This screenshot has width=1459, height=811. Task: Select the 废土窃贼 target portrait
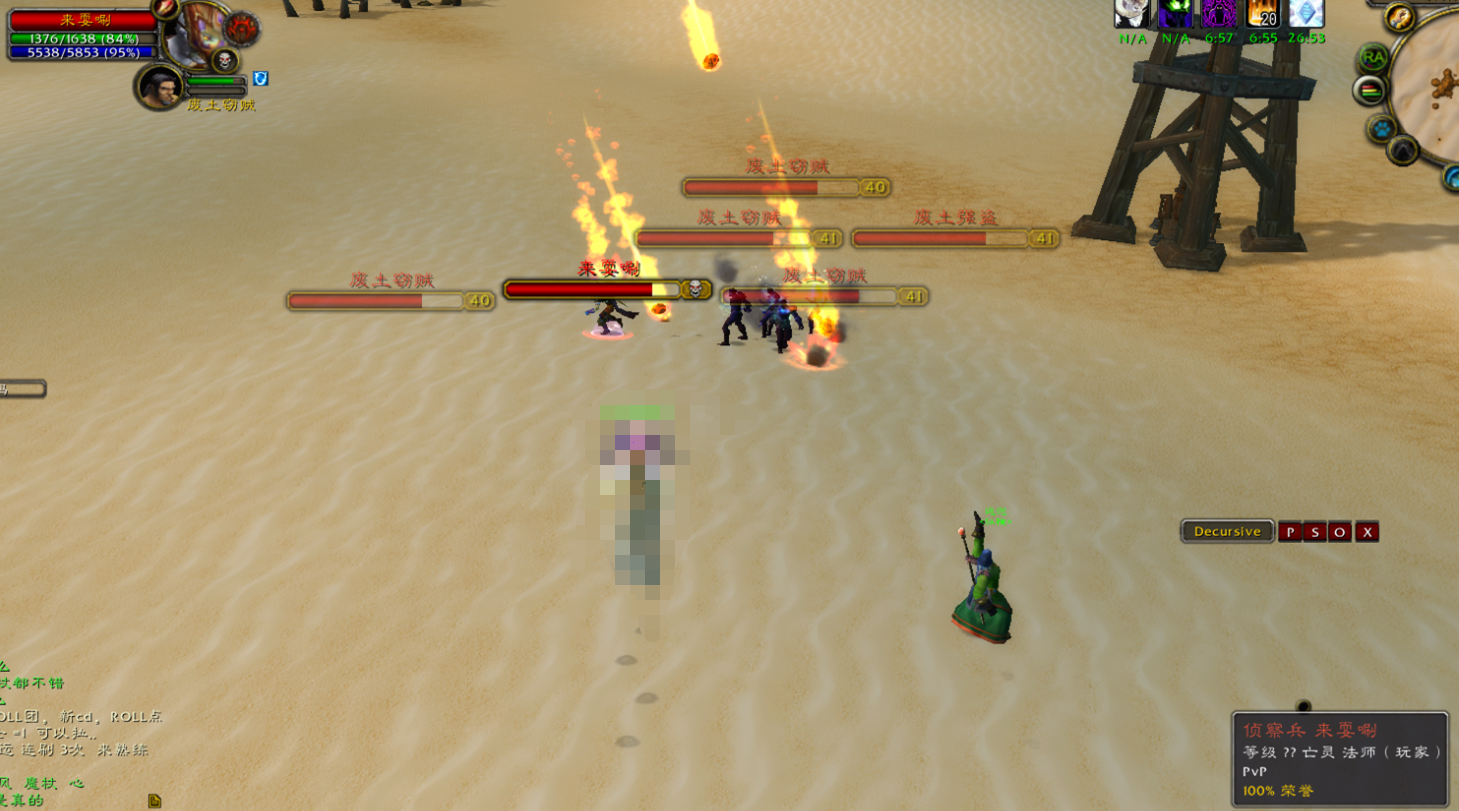(161, 88)
